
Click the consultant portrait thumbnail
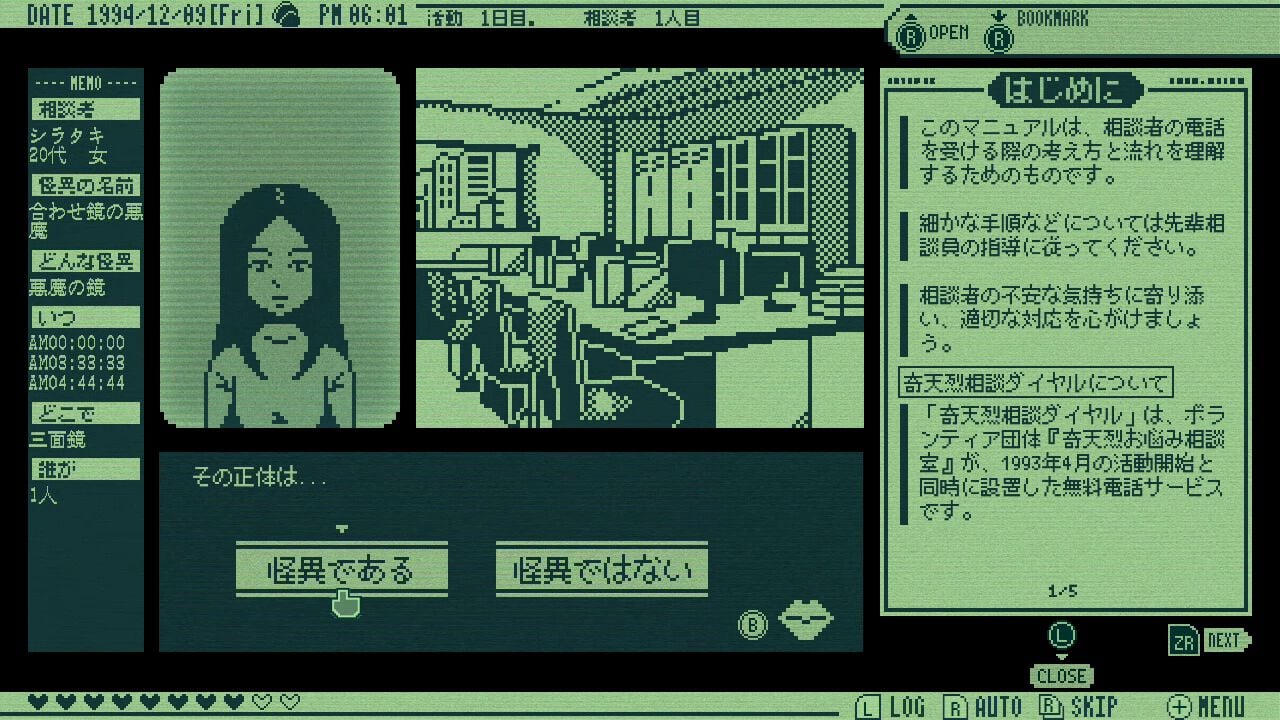coord(281,243)
